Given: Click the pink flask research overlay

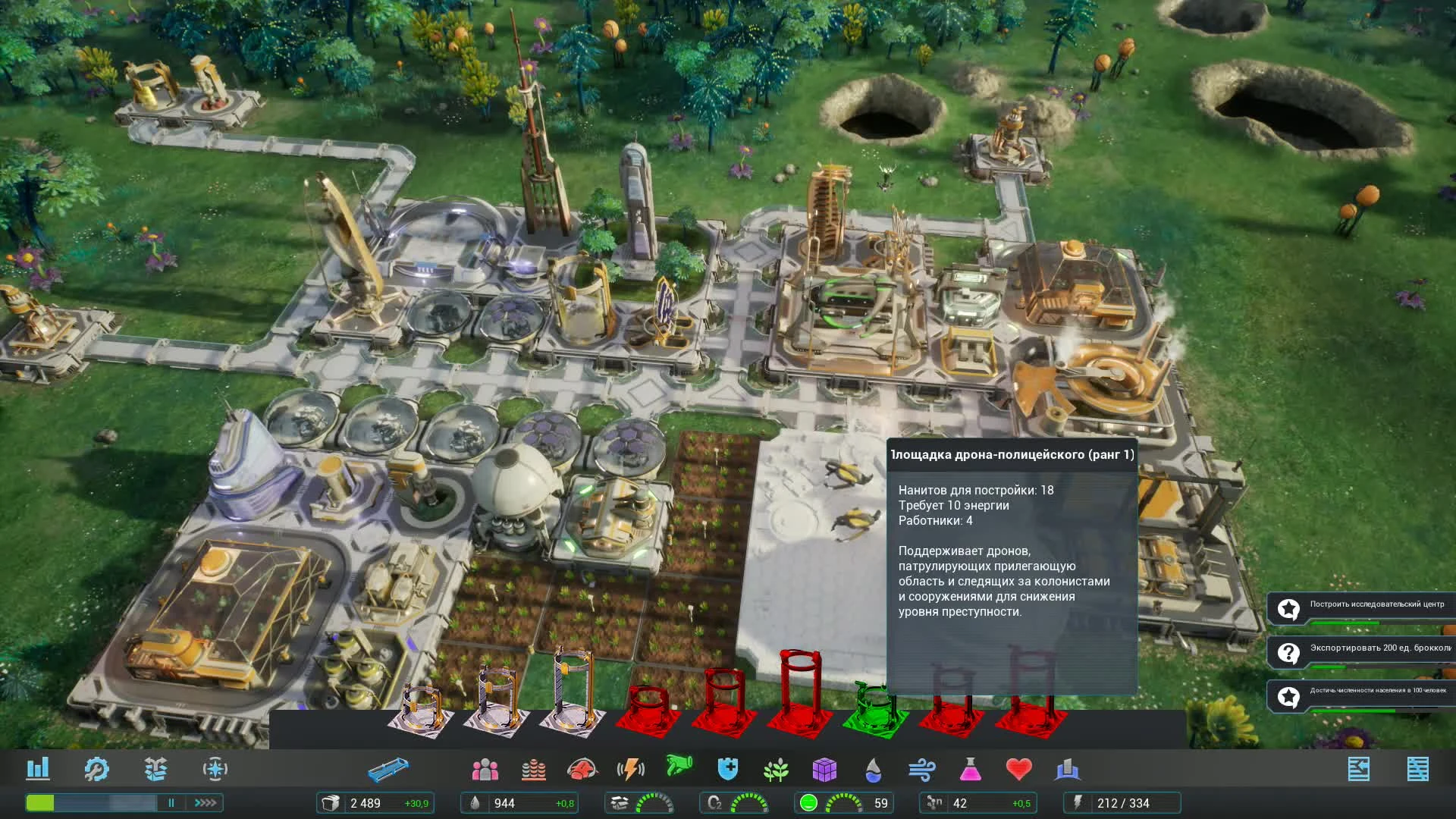Looking at the screenshot, I should (972, 769).
